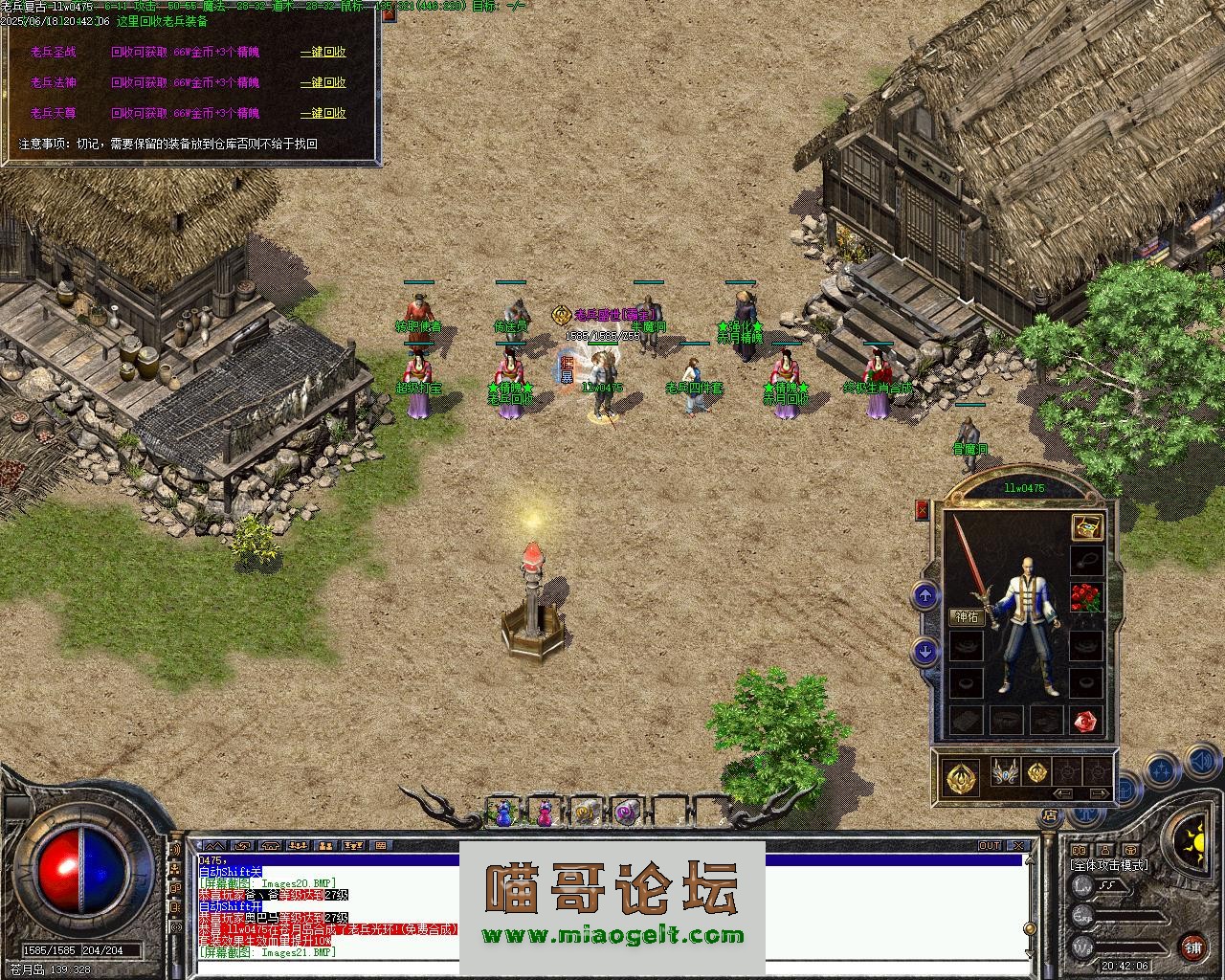Click 一键回收 for 老兵圣战
Viewport: 1225px width, 980px height.
[x=323, y=53]
